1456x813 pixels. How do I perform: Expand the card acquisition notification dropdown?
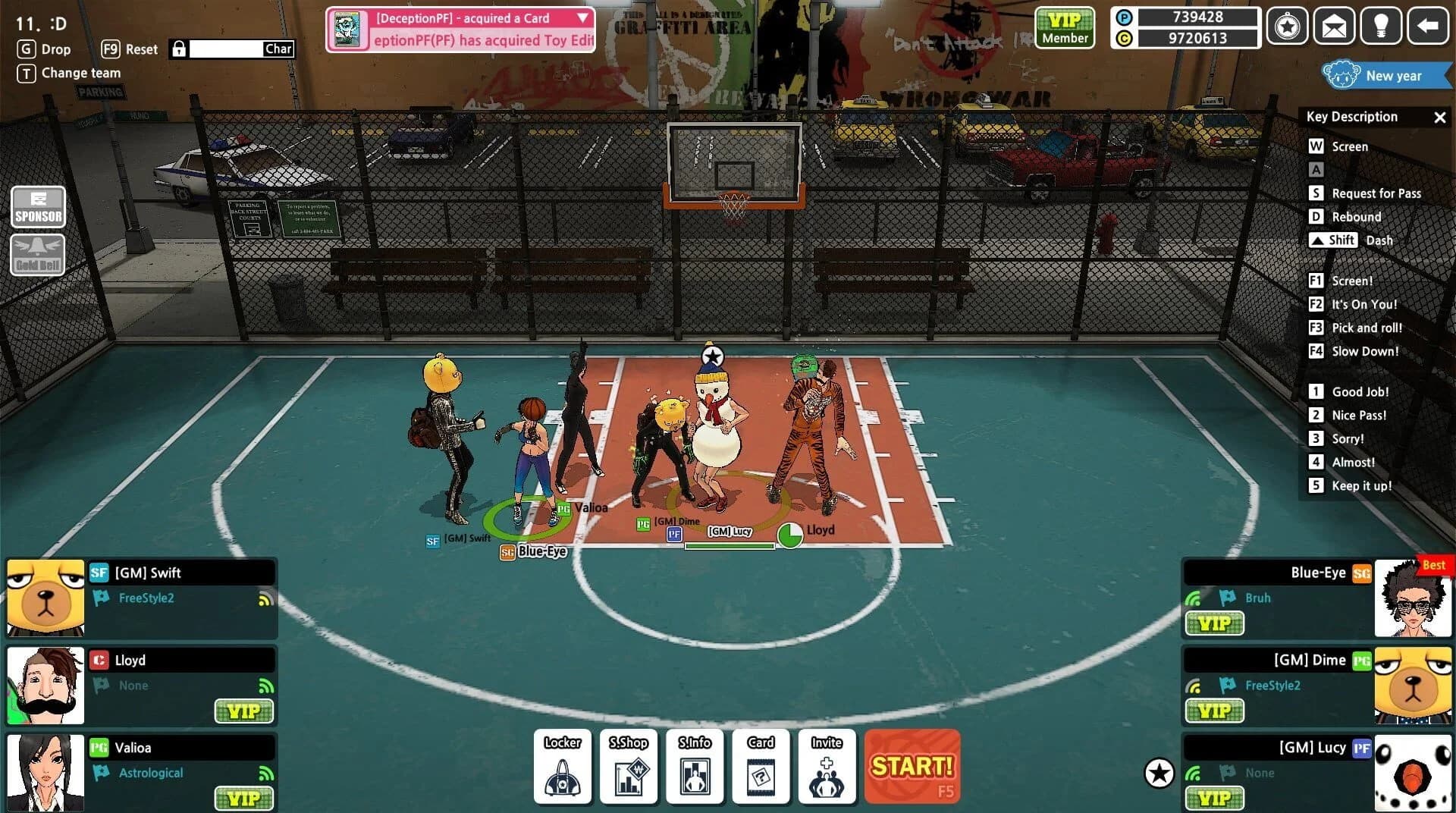pyautogui.click(x=581, y=18)
